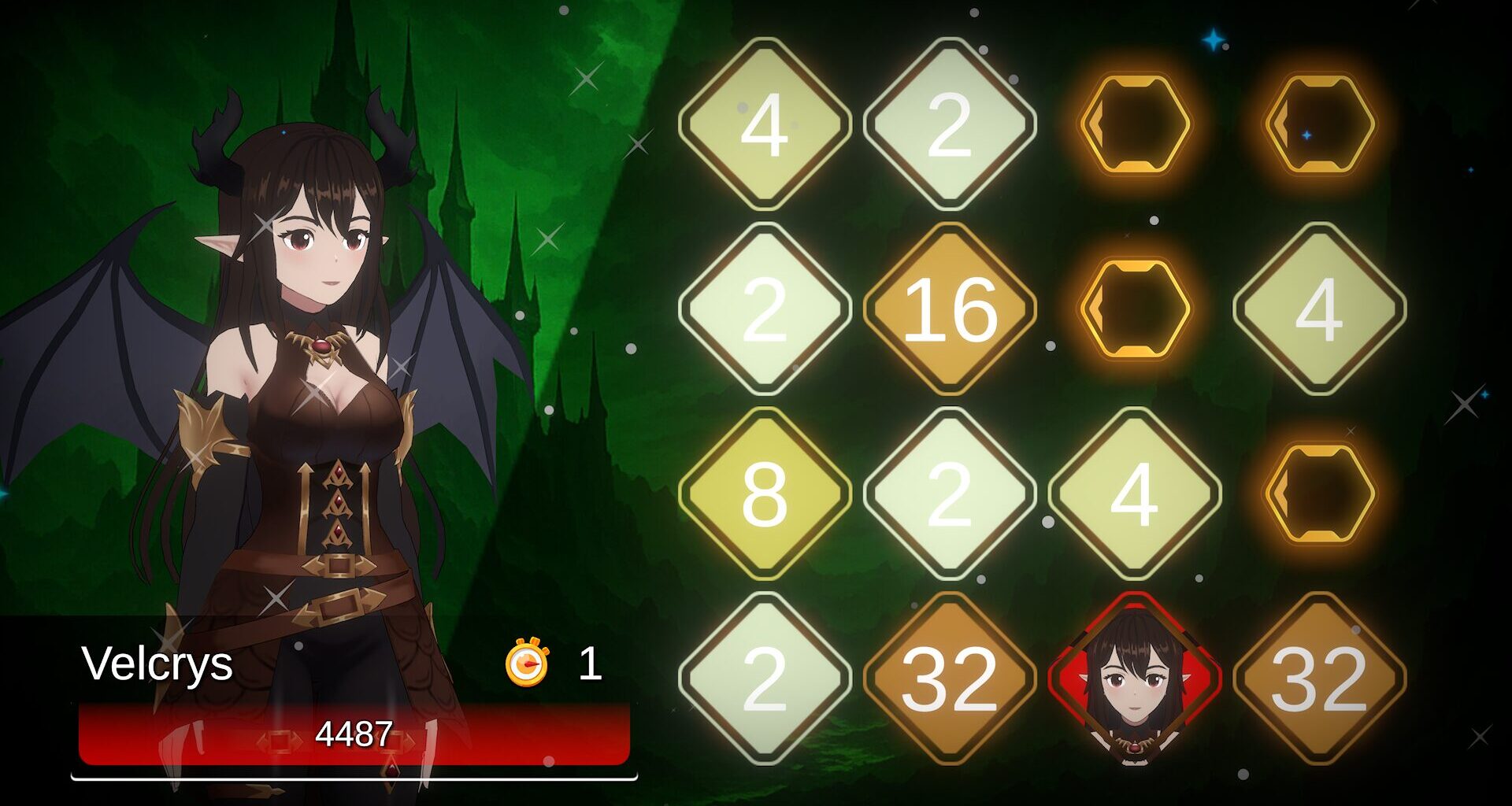
Task: Click the 8 tile in the left column
Action: coord(768,494)
